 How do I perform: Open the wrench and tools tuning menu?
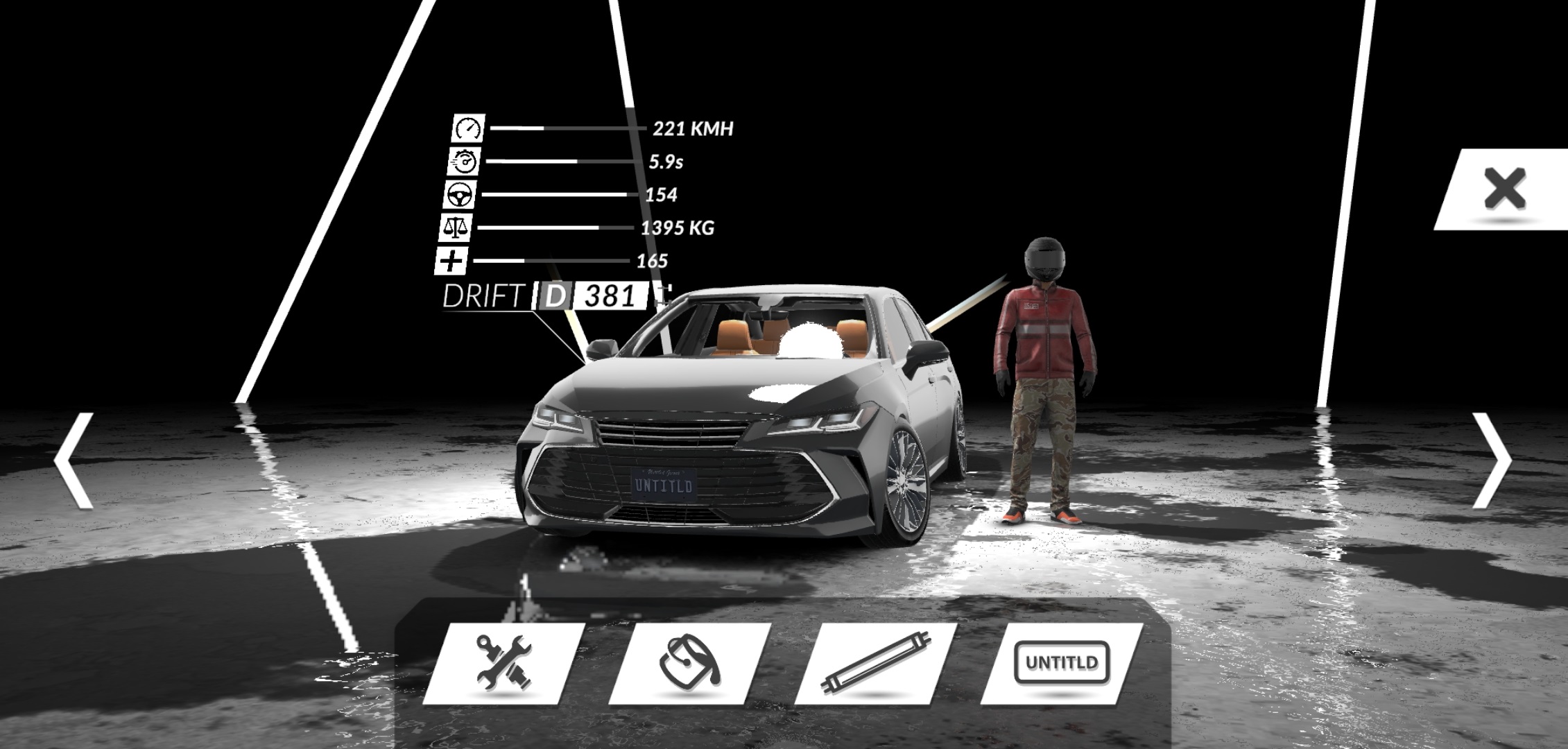(504, 663)
